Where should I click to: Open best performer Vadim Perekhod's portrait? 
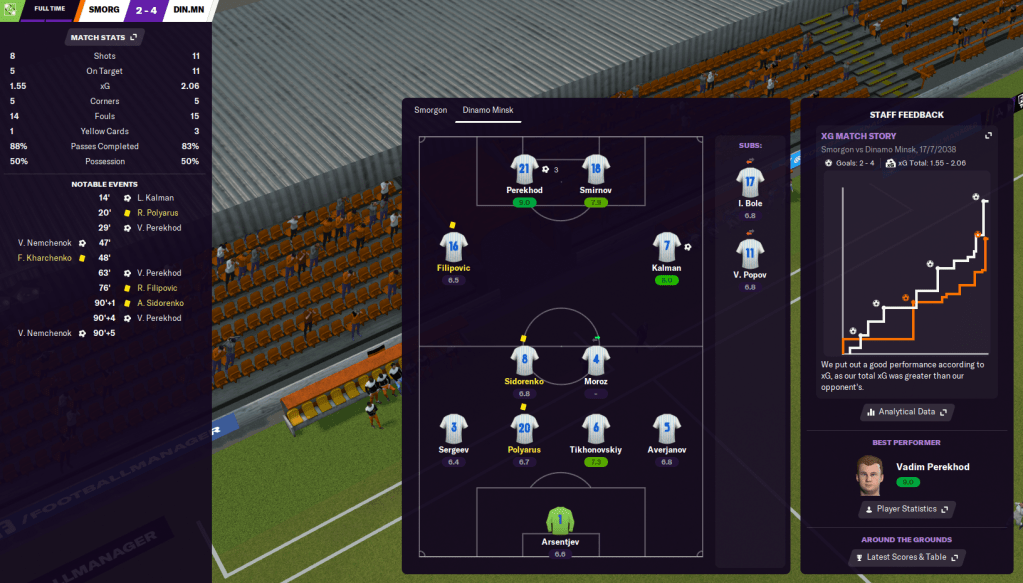(872, 474)
